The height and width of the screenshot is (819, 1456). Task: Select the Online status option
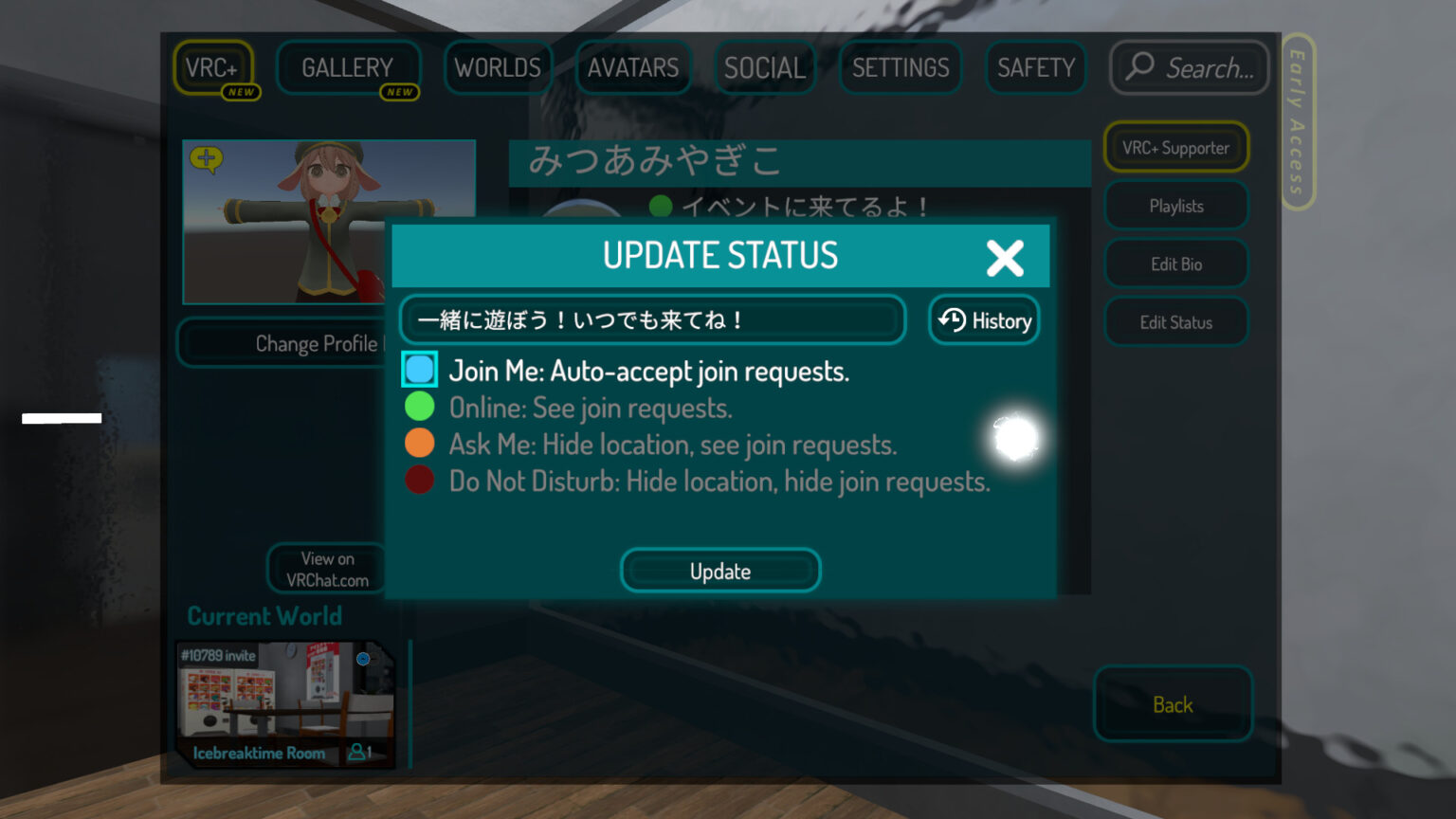click(x=419, y=406)
